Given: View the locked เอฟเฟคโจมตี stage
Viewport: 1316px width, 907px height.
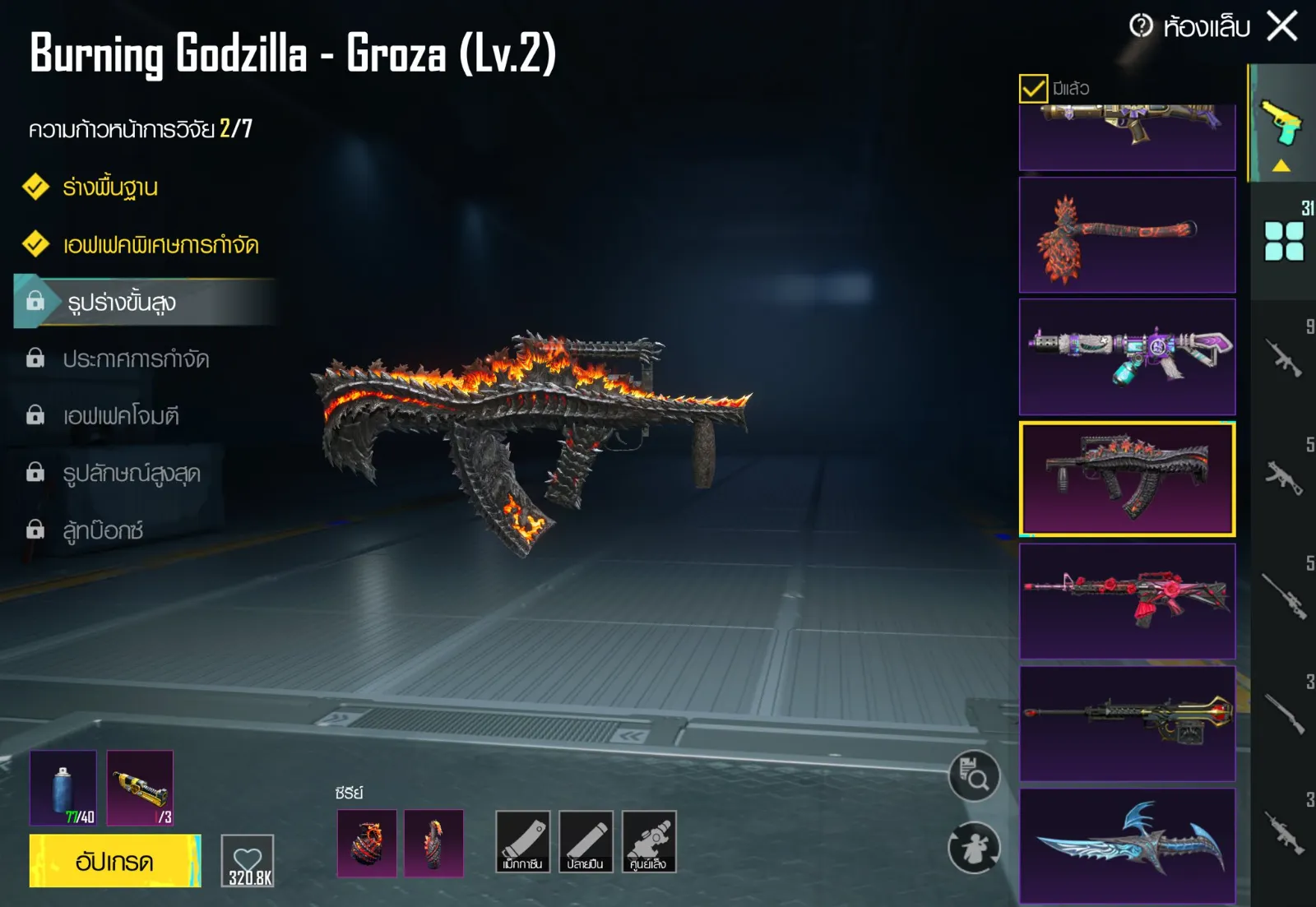Looking at the screenshot, I should click(x=121, y=416).
